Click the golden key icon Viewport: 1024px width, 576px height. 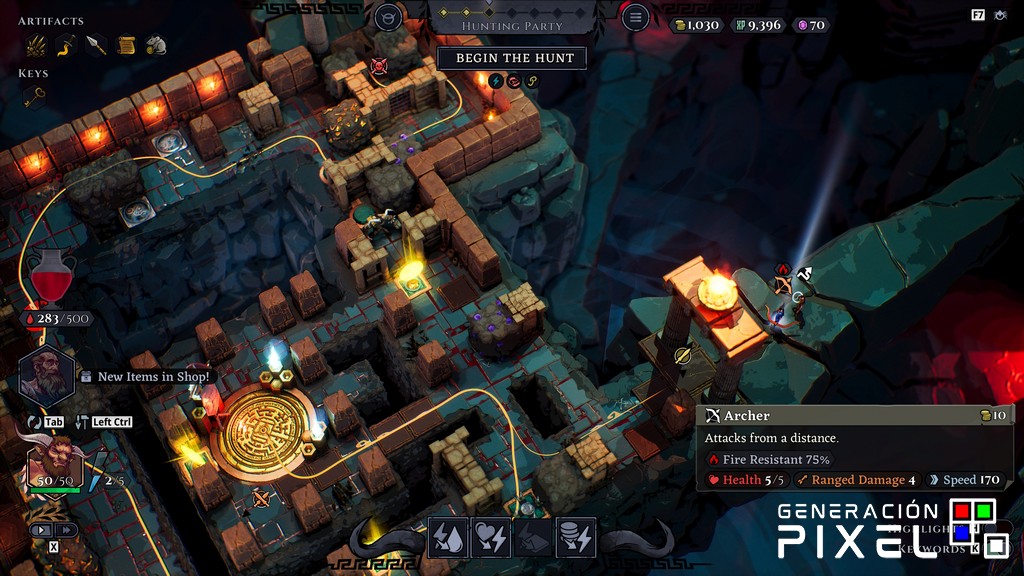pyautogui.click(x=35, y=97)
